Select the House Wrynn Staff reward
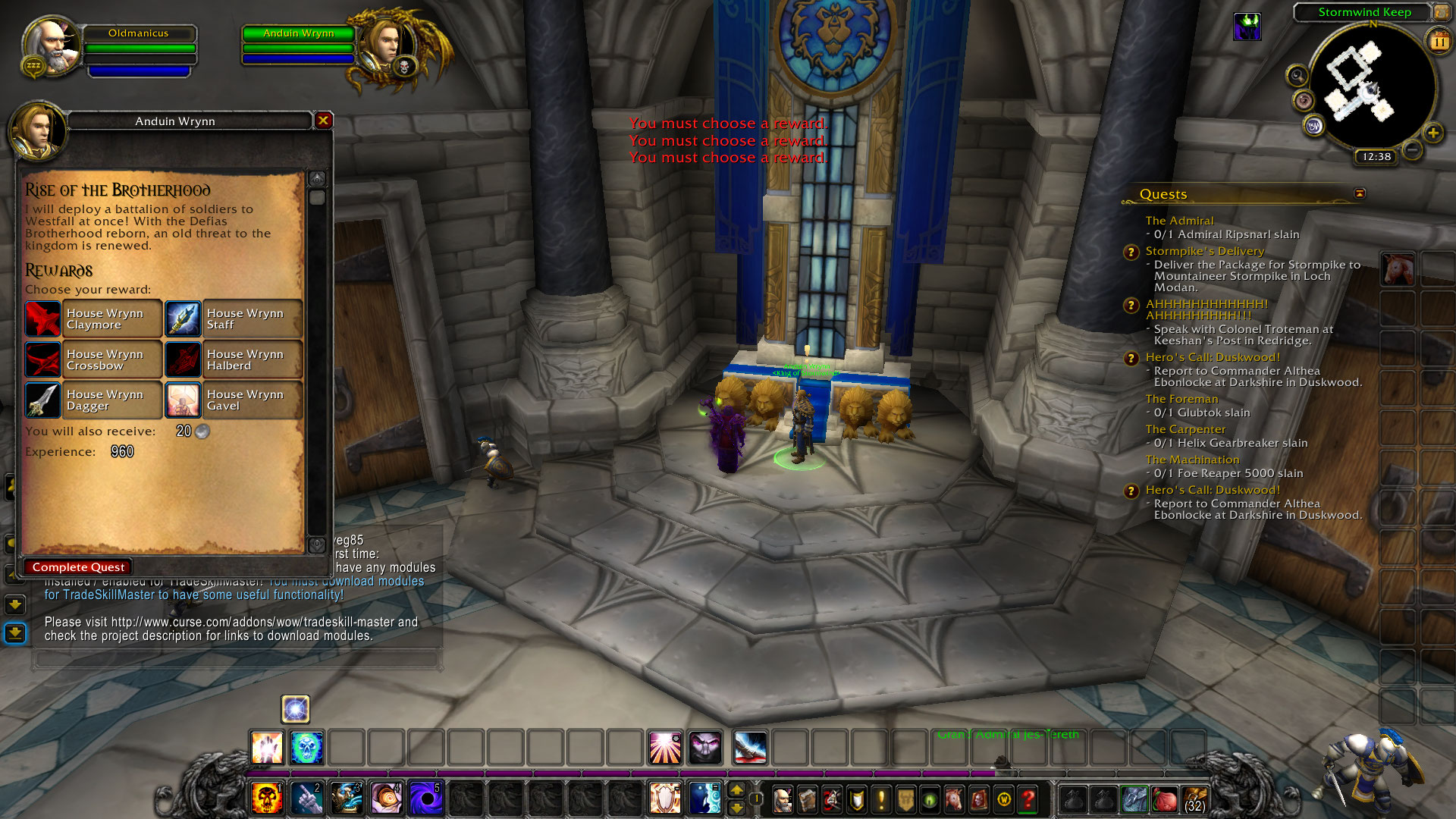This screenshot has height=819, width=1456. 234,318
